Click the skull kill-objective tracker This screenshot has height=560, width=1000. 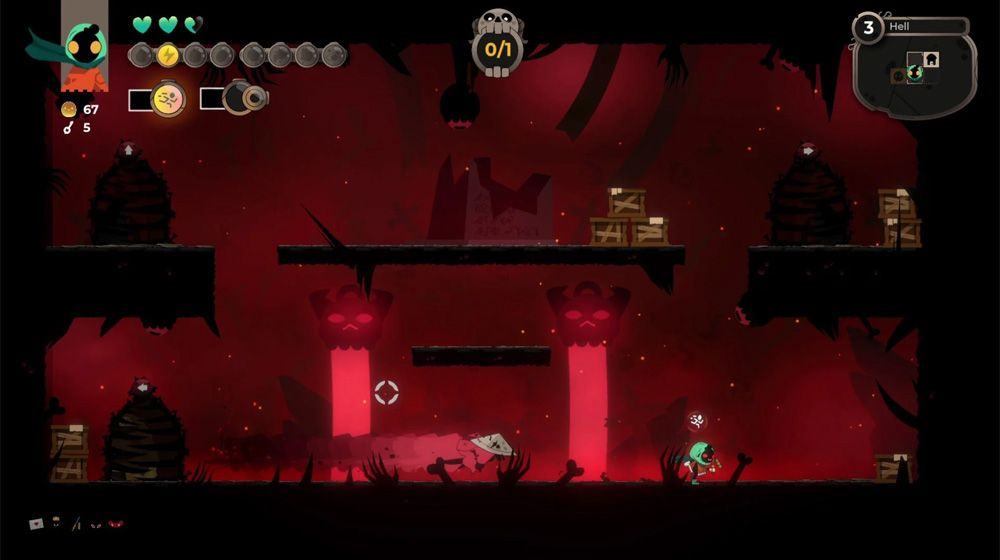pos(497,44)
